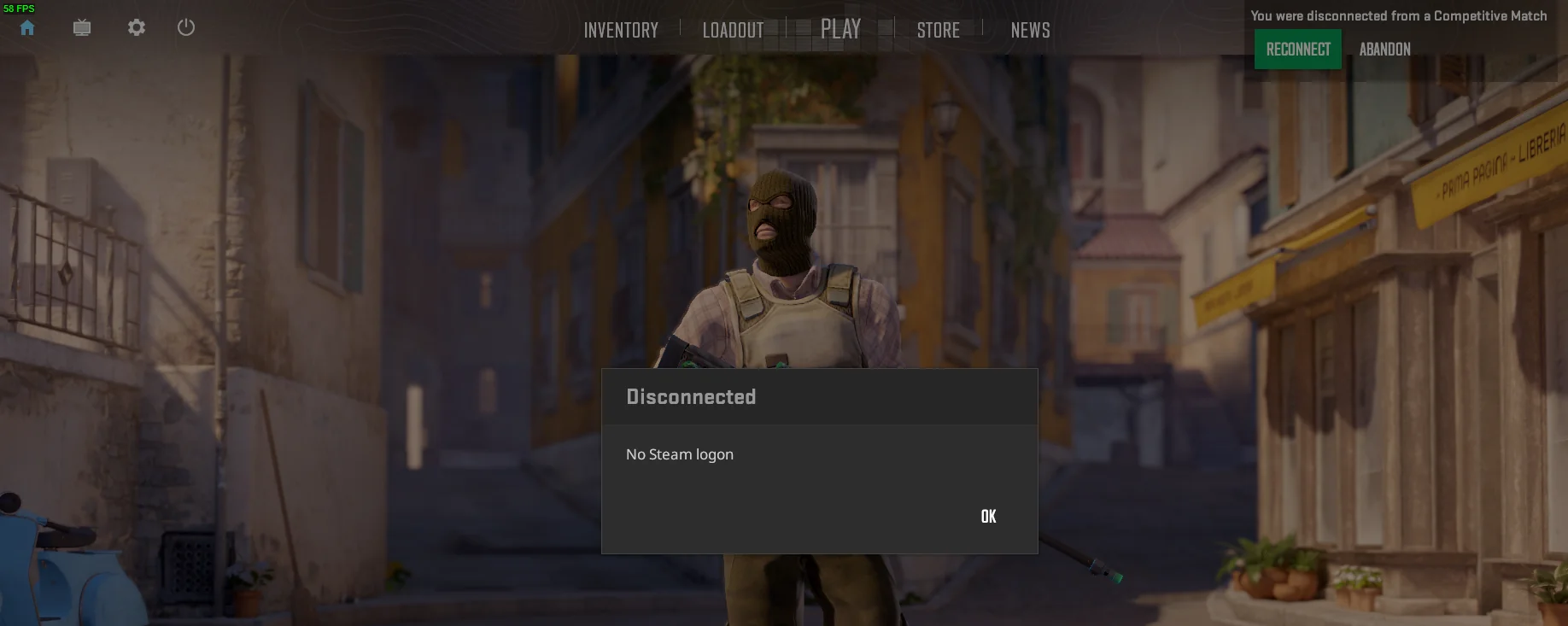Screen dimensions: 1568x626
Task: Click the power quit icon
Action: 186,26
